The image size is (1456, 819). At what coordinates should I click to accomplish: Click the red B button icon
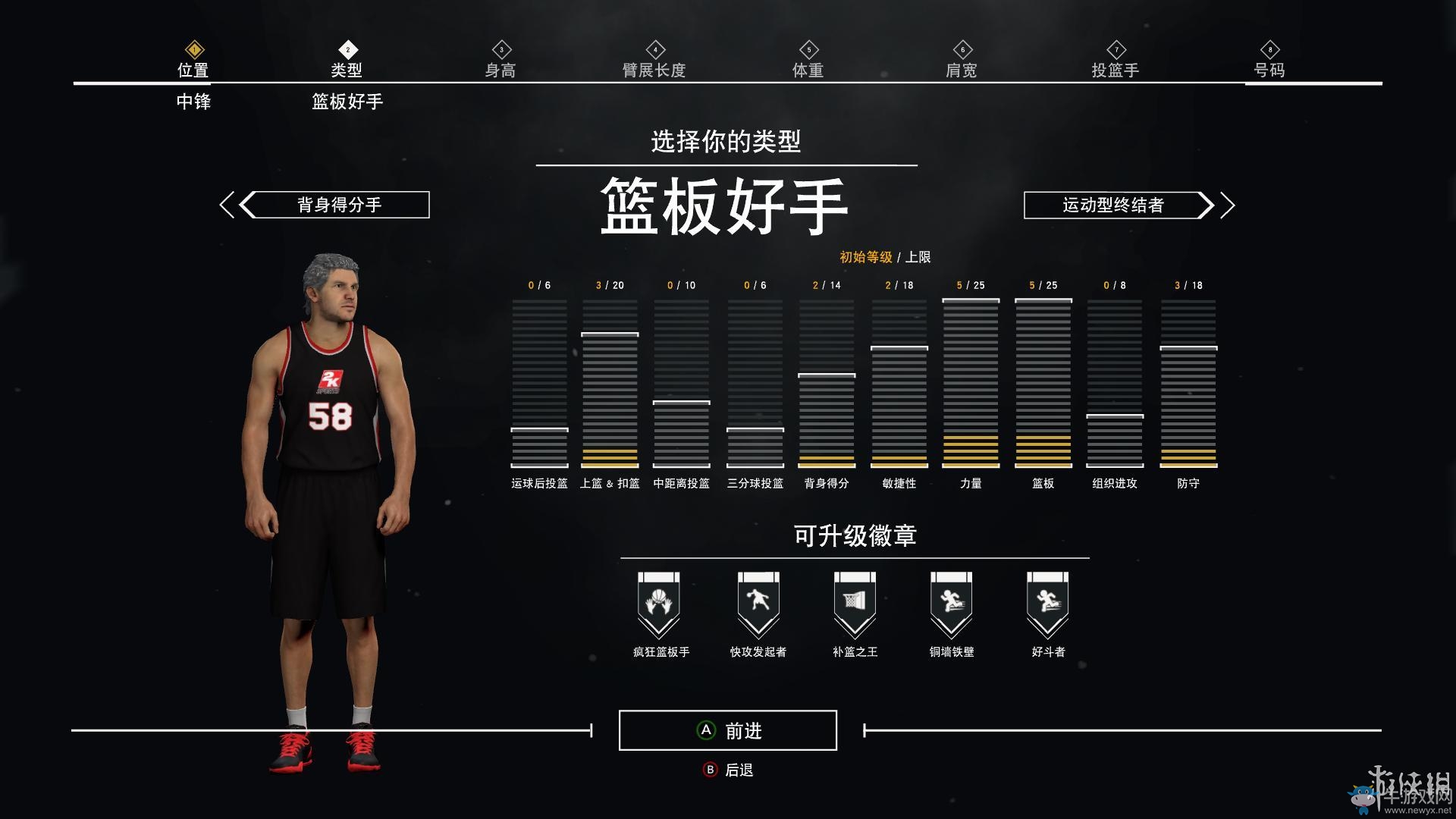710,768
